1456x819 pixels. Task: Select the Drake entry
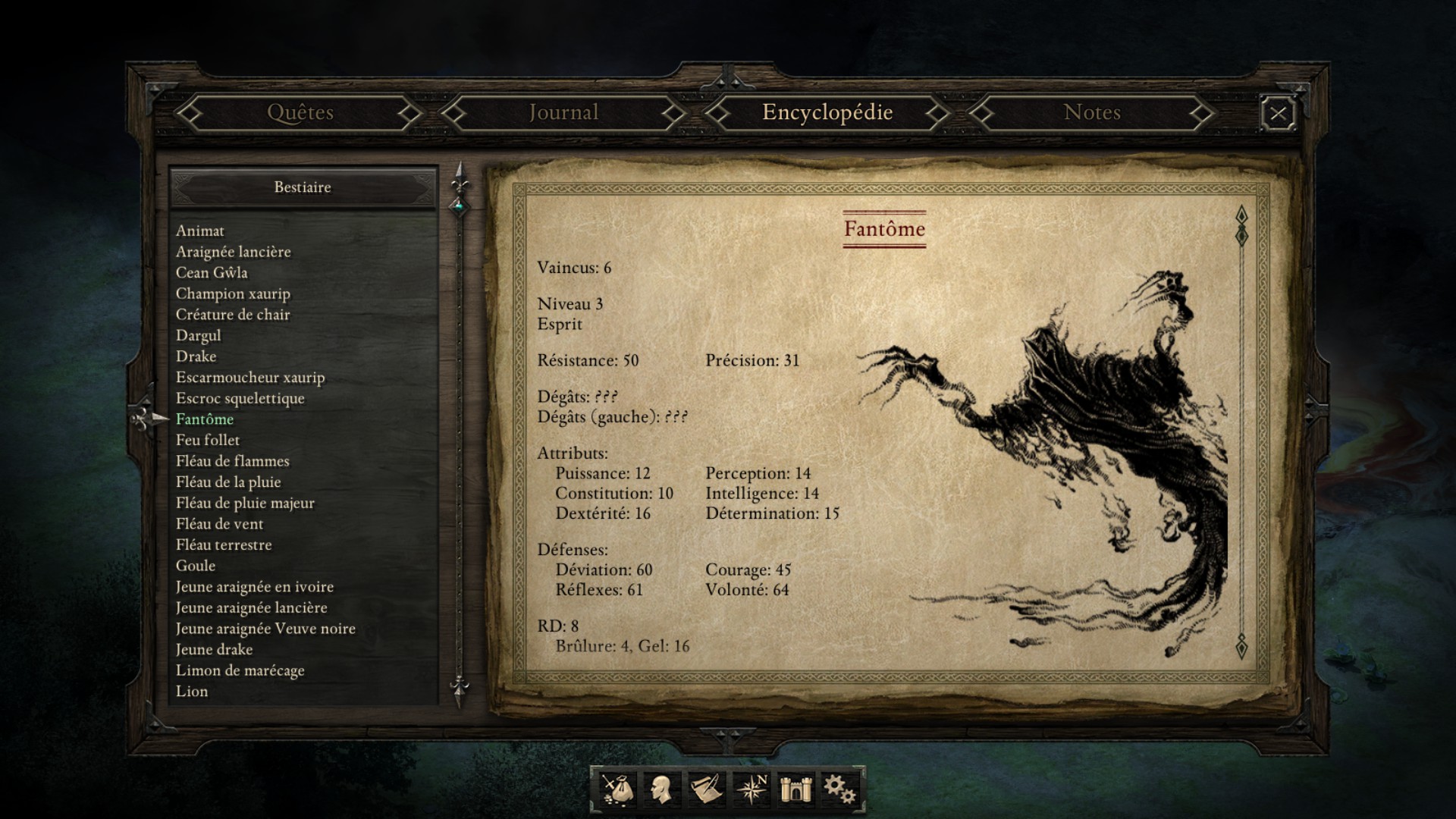tap(196, 356)
